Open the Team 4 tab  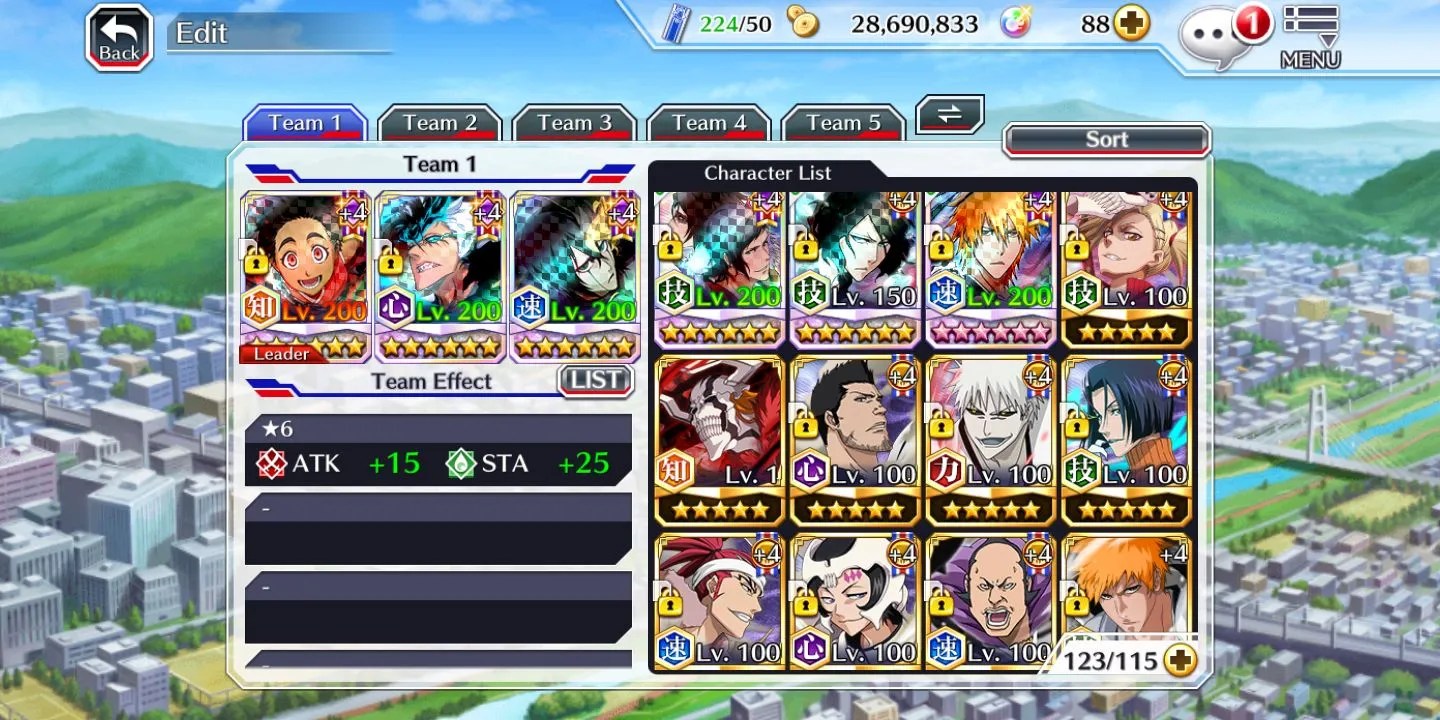709,123
